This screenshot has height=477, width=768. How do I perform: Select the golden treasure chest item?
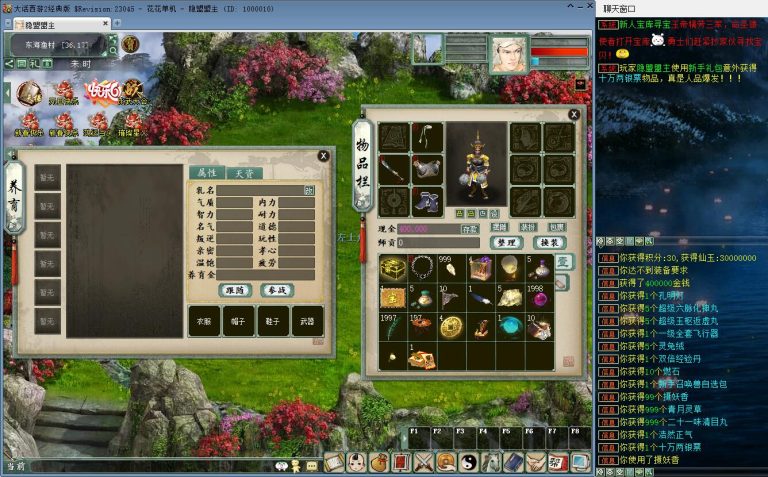tap(394, 268)
